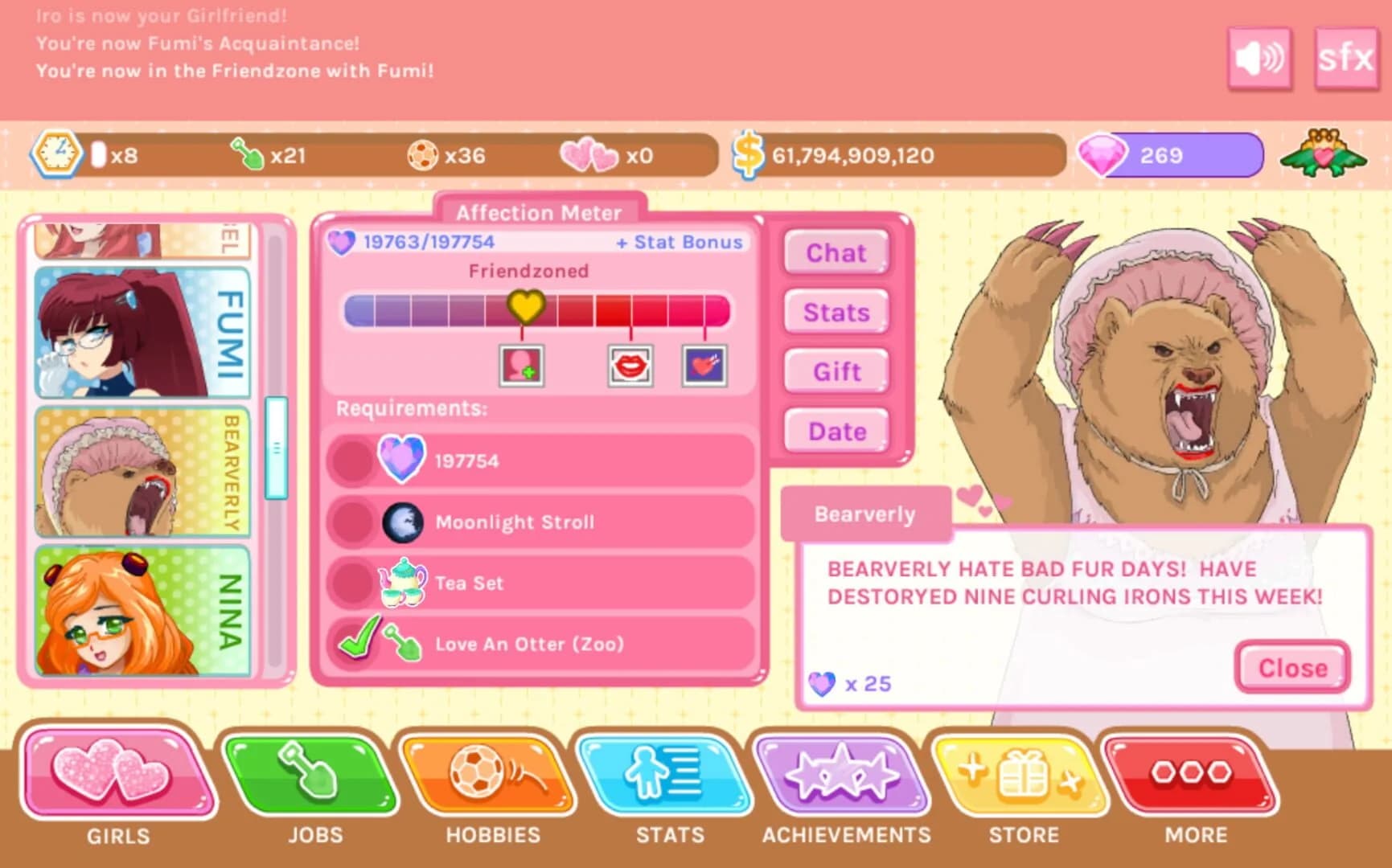Check off the Love An Otter requirement
The width and height of the screenshot is (1392, 868).
coord(361,641)
